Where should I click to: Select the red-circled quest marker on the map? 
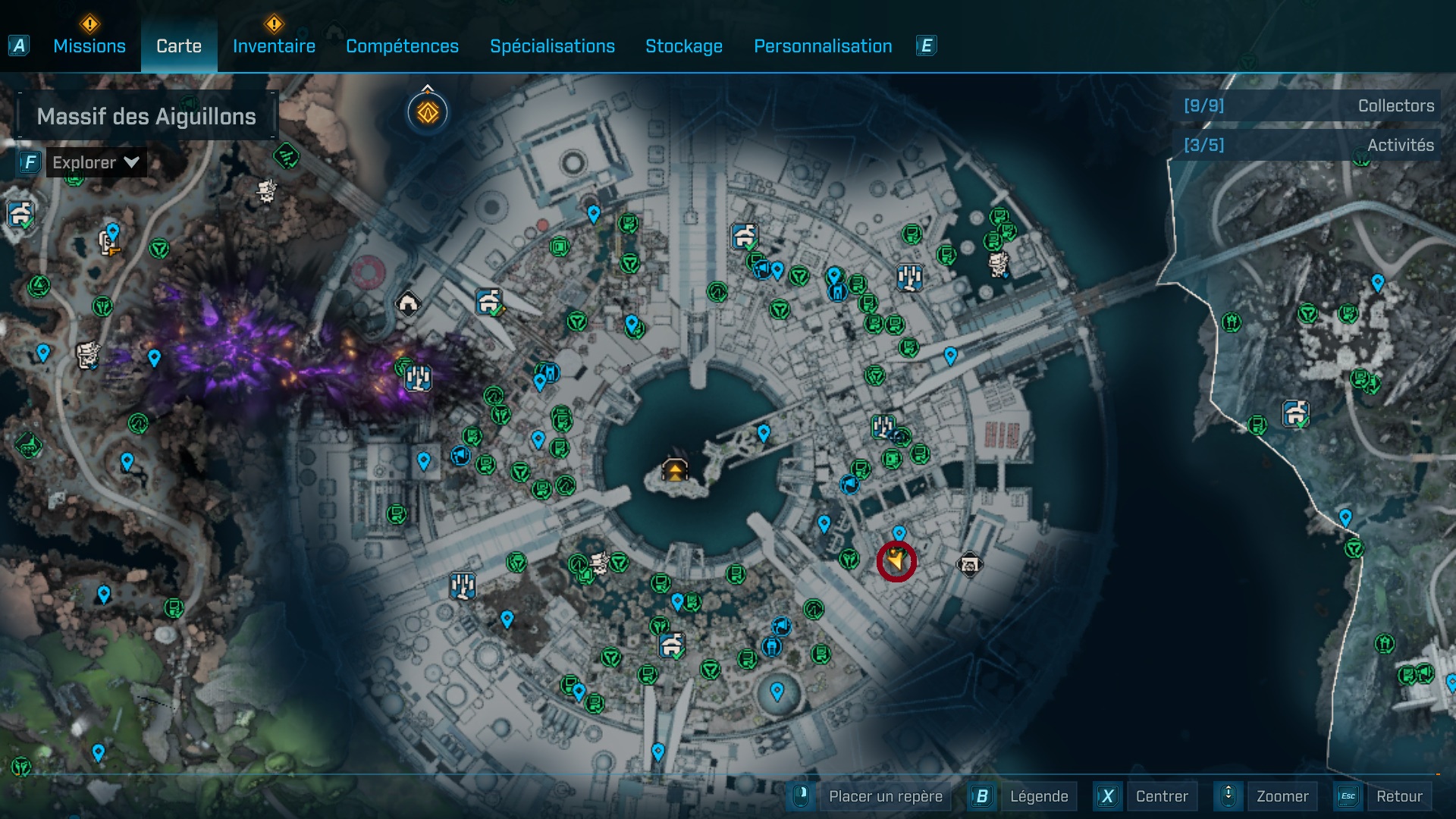[897, 563]
